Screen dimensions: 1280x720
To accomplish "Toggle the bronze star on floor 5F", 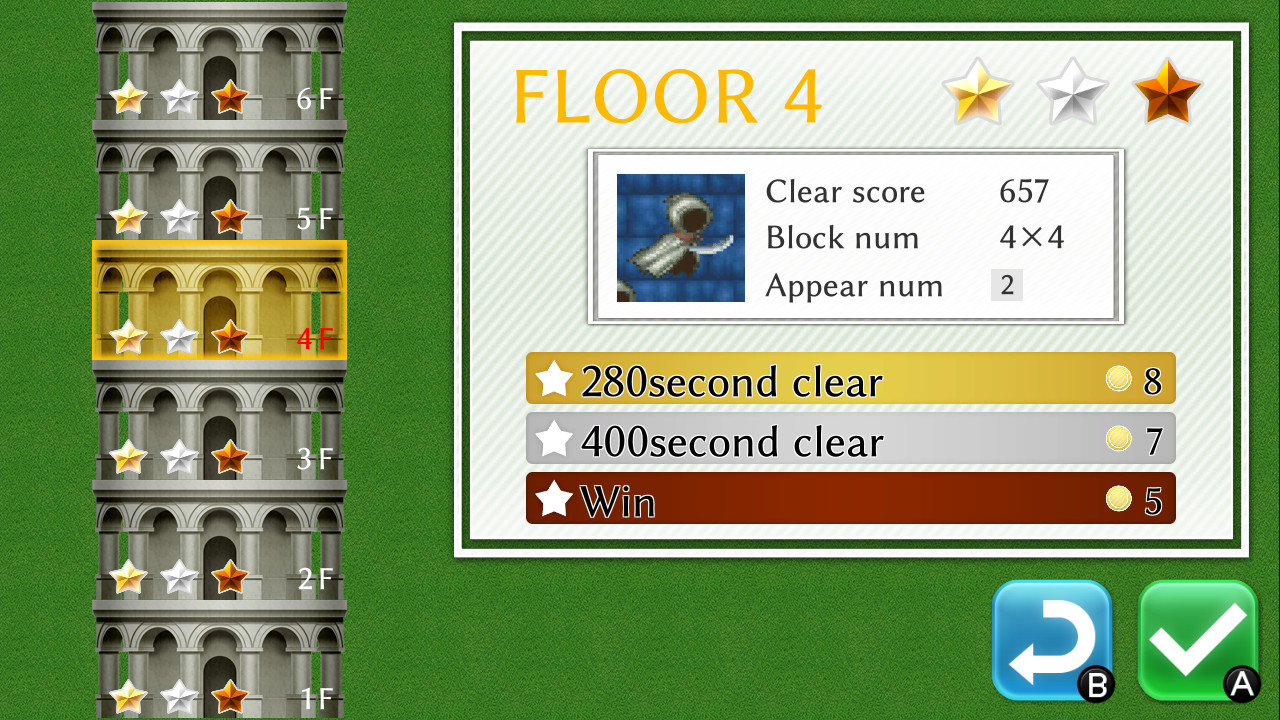I will [x=230, y=216].
